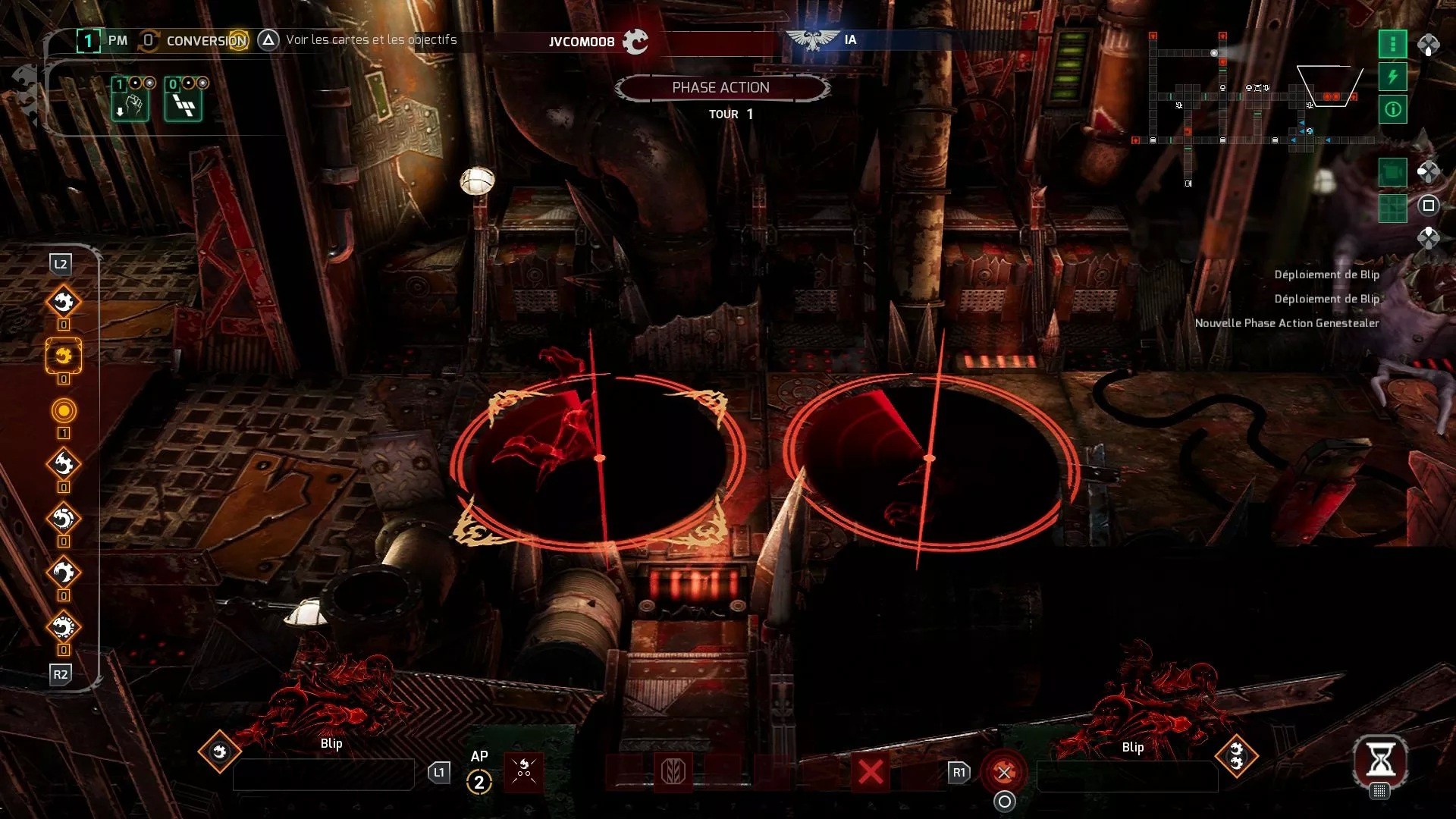
Task: Toggle the camera view icon above the square button
Action: tap(1392, 172)
